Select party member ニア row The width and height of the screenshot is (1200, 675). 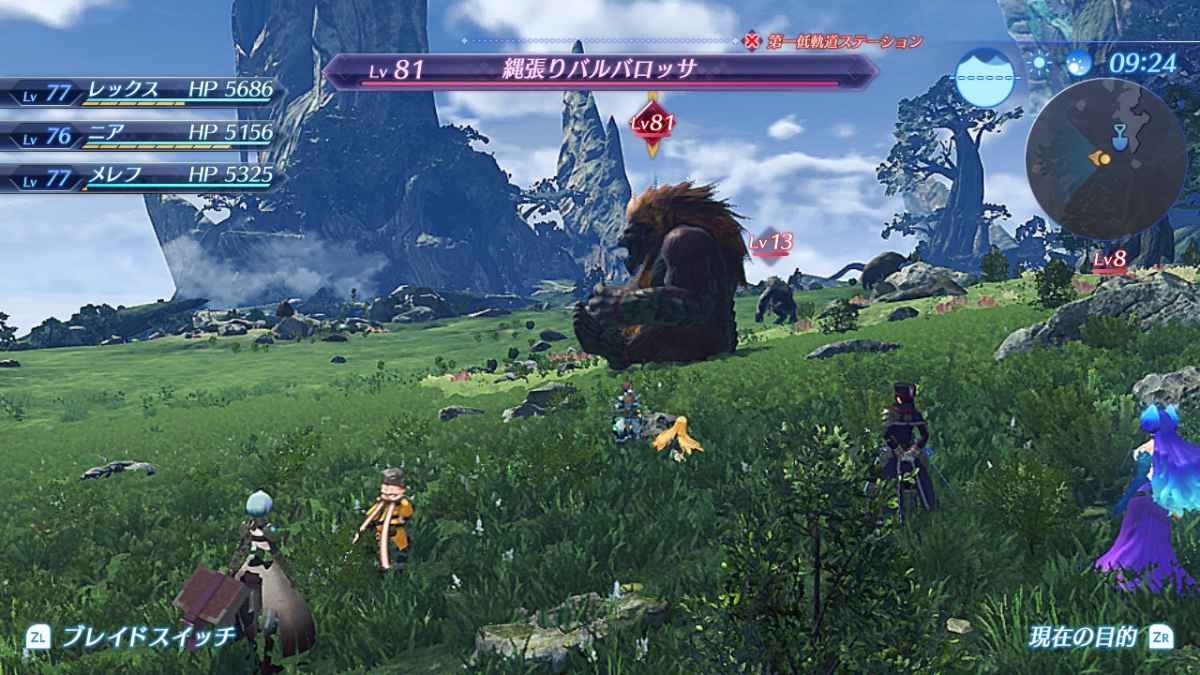pyautogui.click(x=140, y=136)
